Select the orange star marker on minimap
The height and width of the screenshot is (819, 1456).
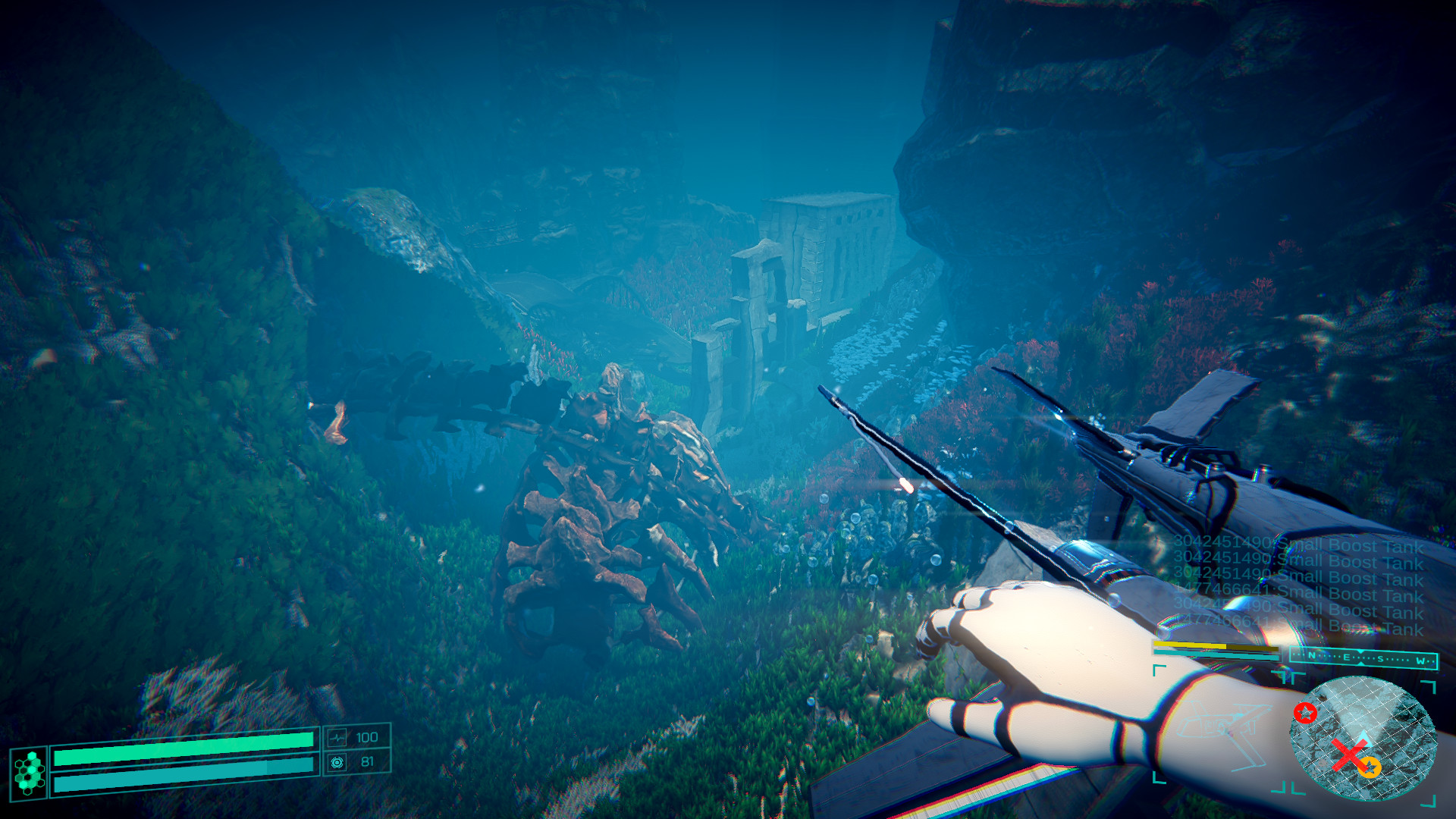[1369, 767]
